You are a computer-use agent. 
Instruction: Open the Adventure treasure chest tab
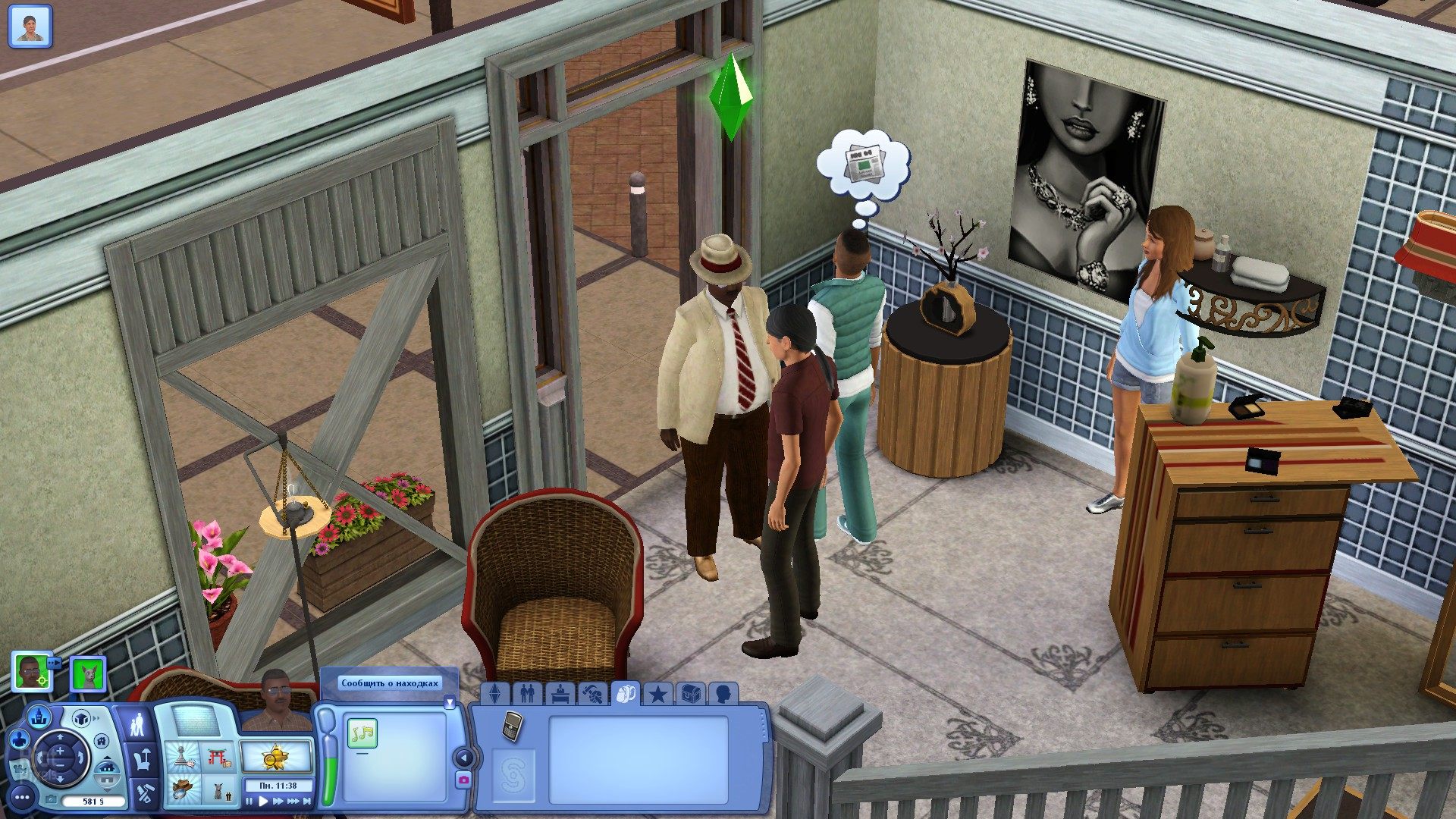[691, 694]
